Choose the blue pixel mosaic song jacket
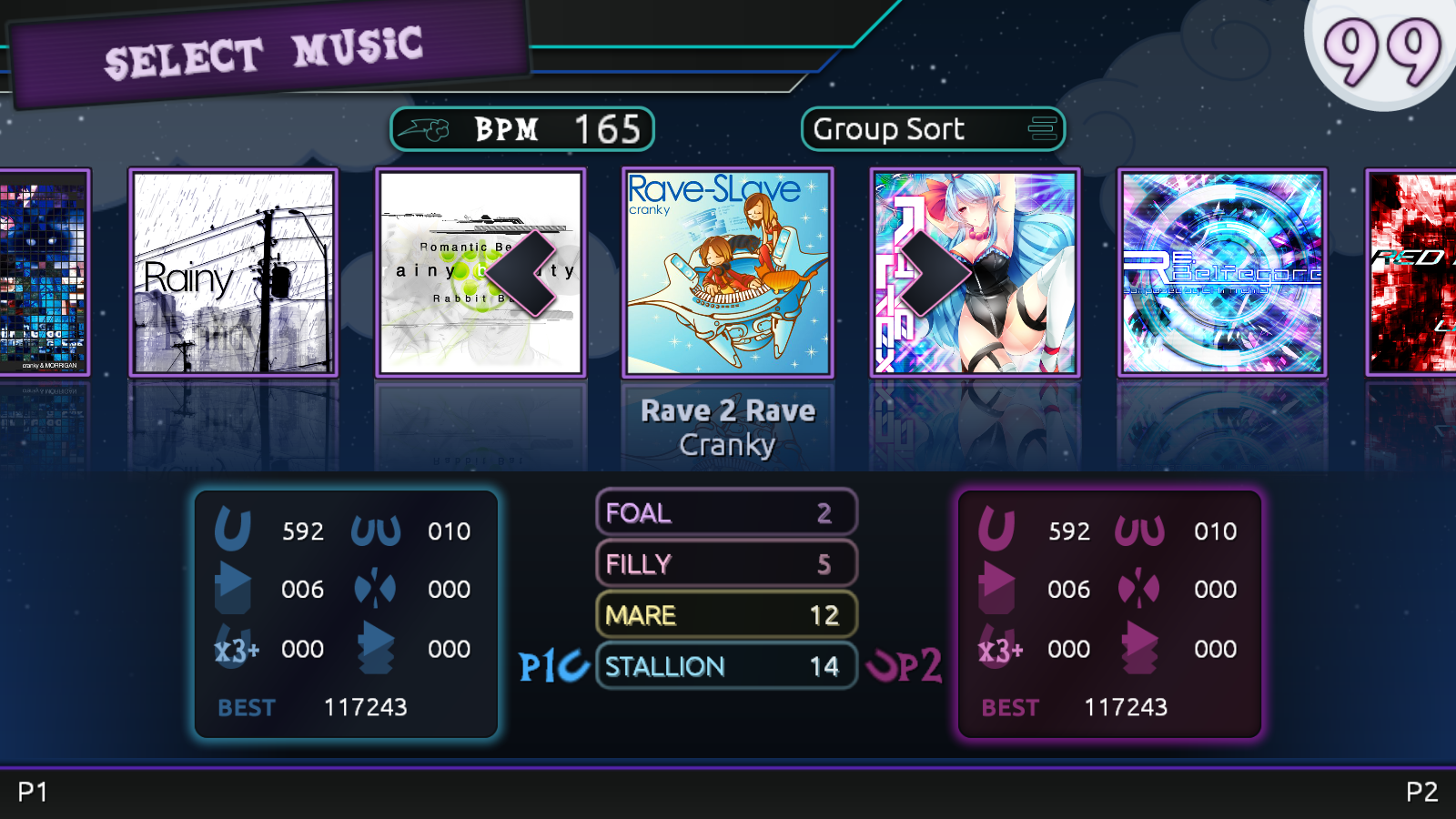This screenshot has height=819, width=1456. pyautogui.click(x=44, y=272)
